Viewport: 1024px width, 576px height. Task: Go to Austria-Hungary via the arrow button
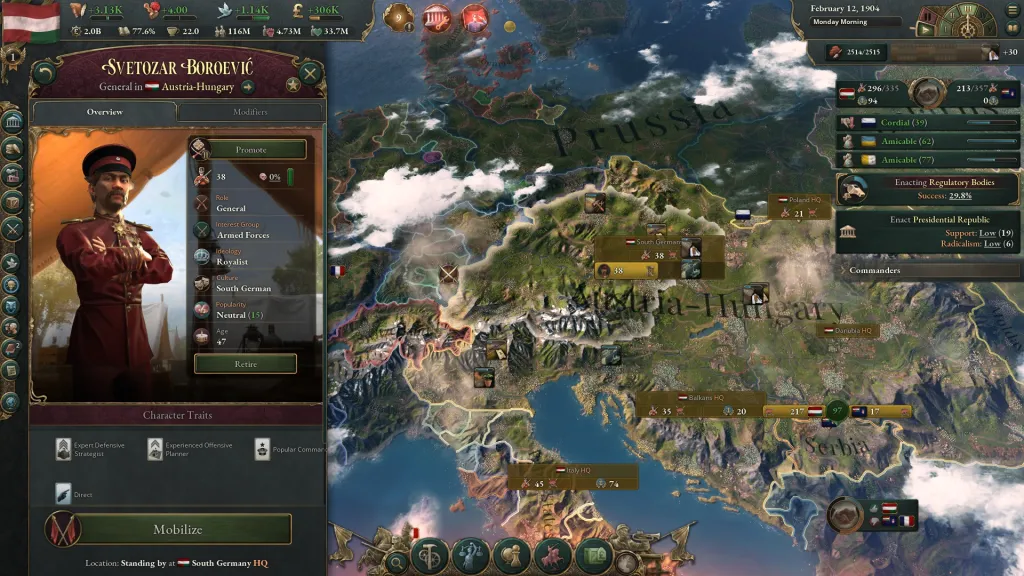[x=247, y=87]
